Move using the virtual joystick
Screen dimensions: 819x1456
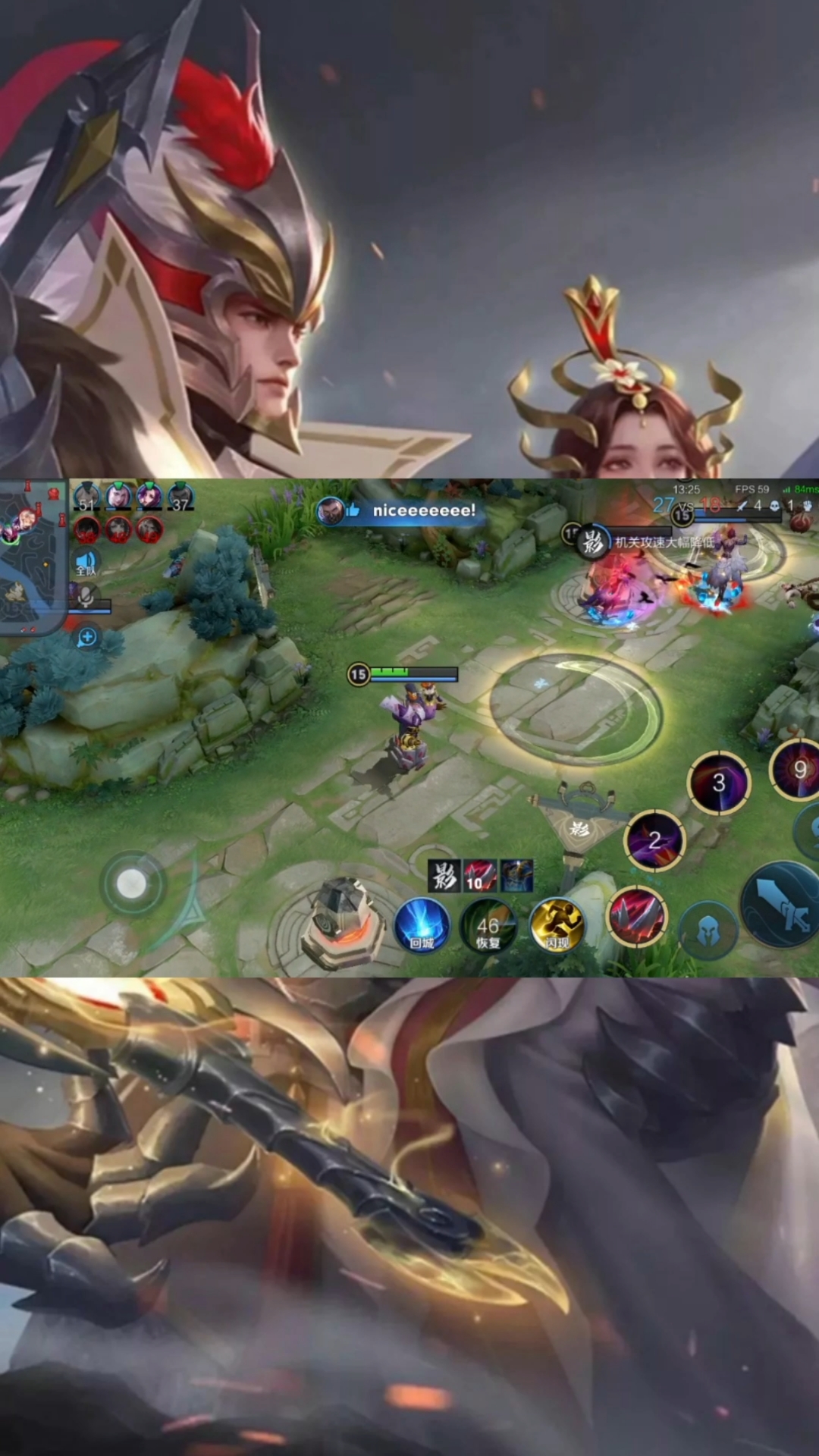click(132, 883)
